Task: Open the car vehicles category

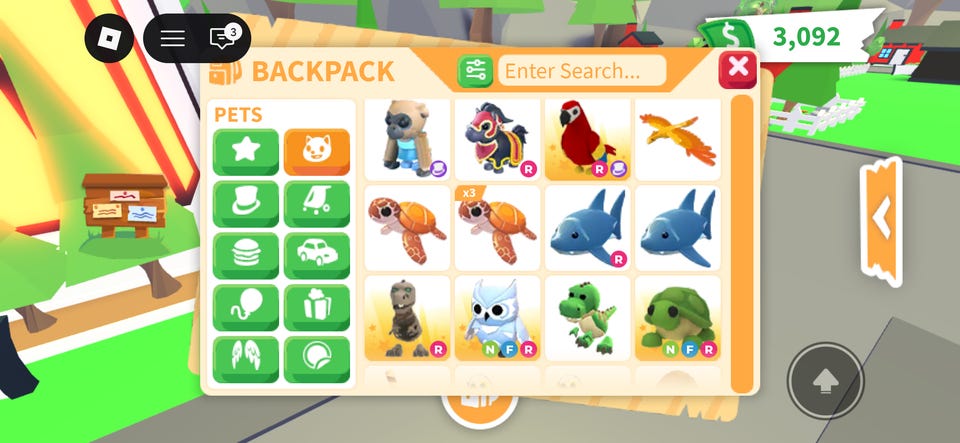Action: (317, 256)
